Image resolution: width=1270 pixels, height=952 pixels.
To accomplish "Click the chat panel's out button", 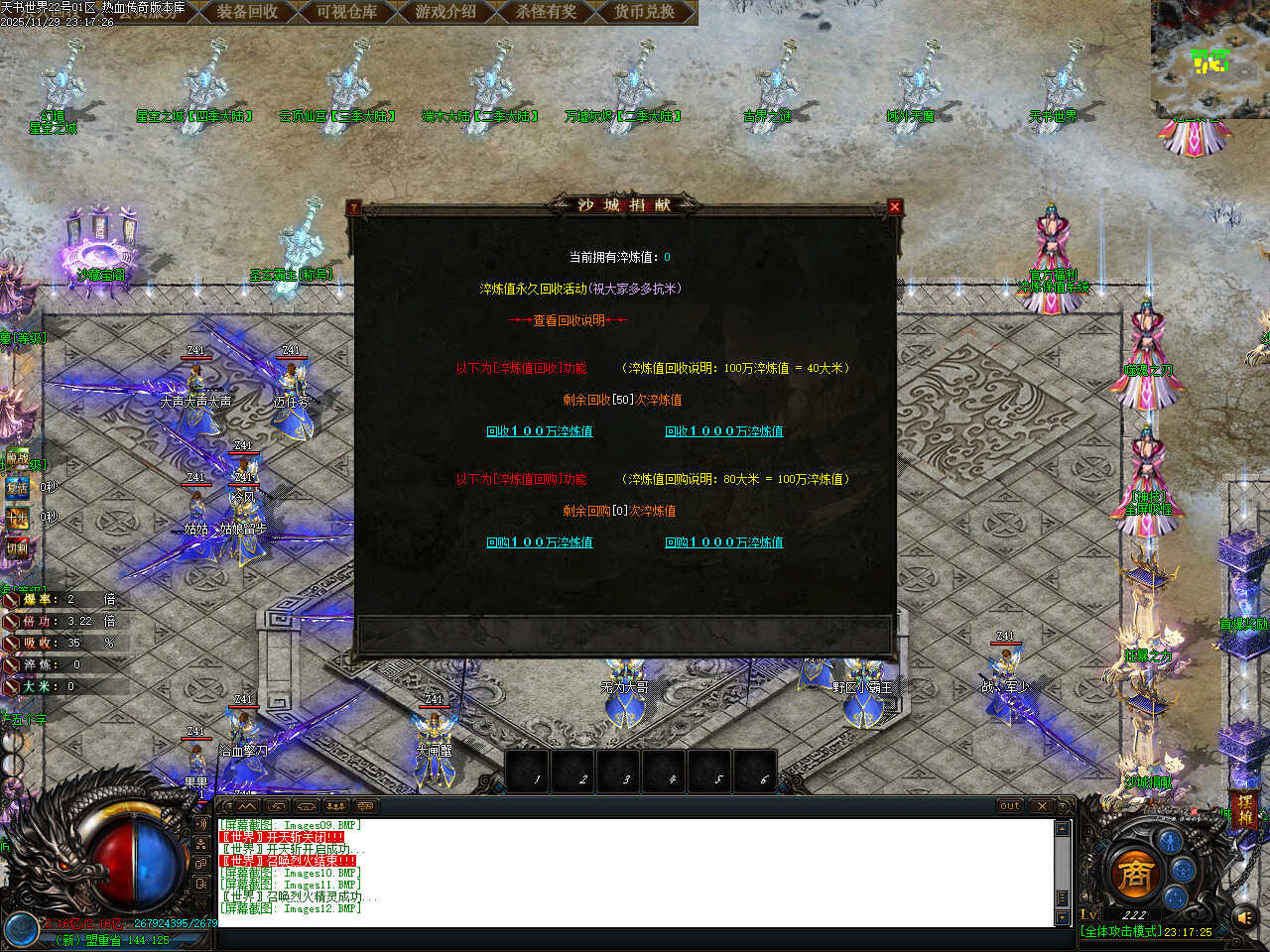I will tap(1009, 806).
